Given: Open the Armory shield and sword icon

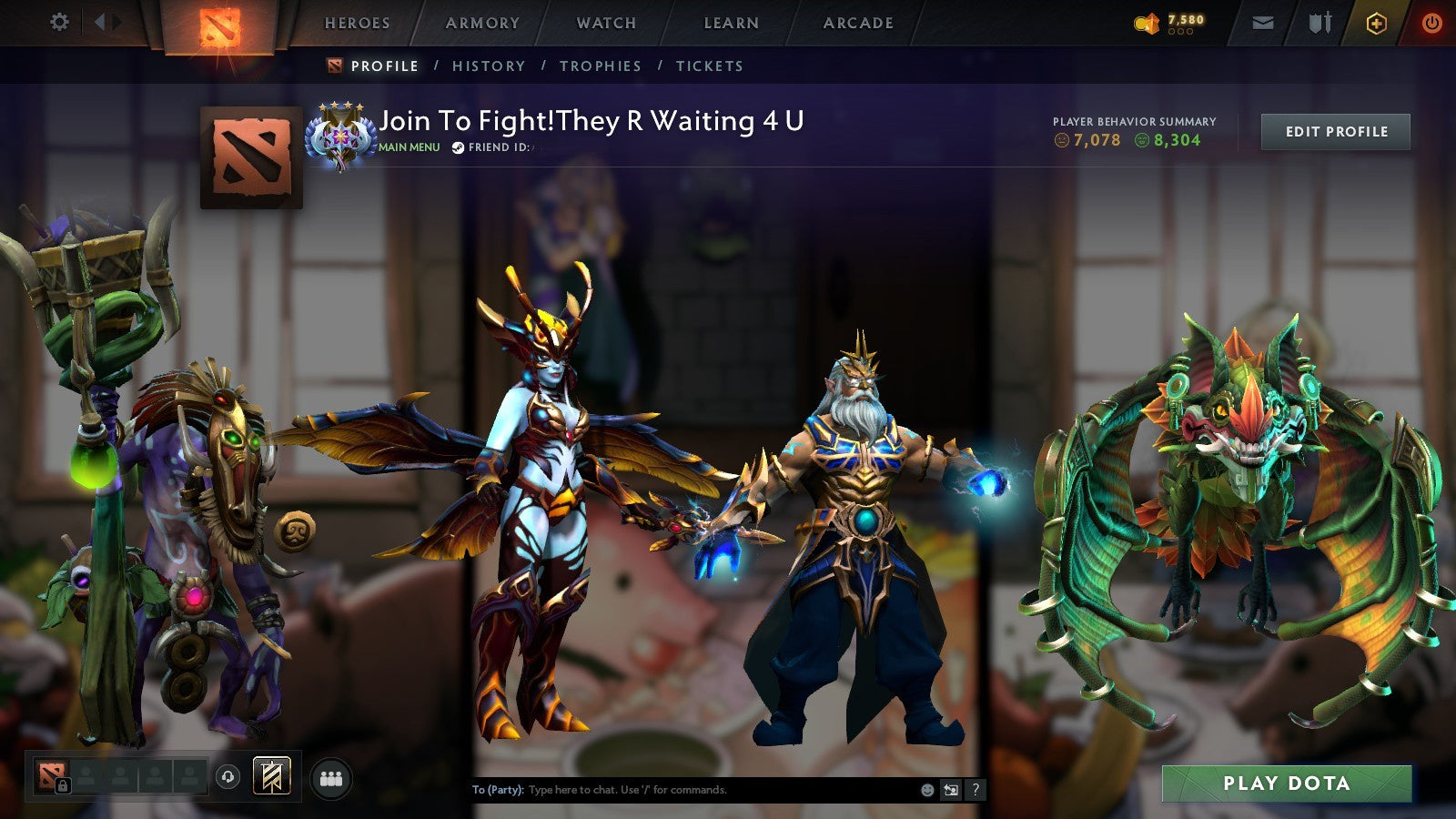Looking at the screenshot, I should 1319,23.
